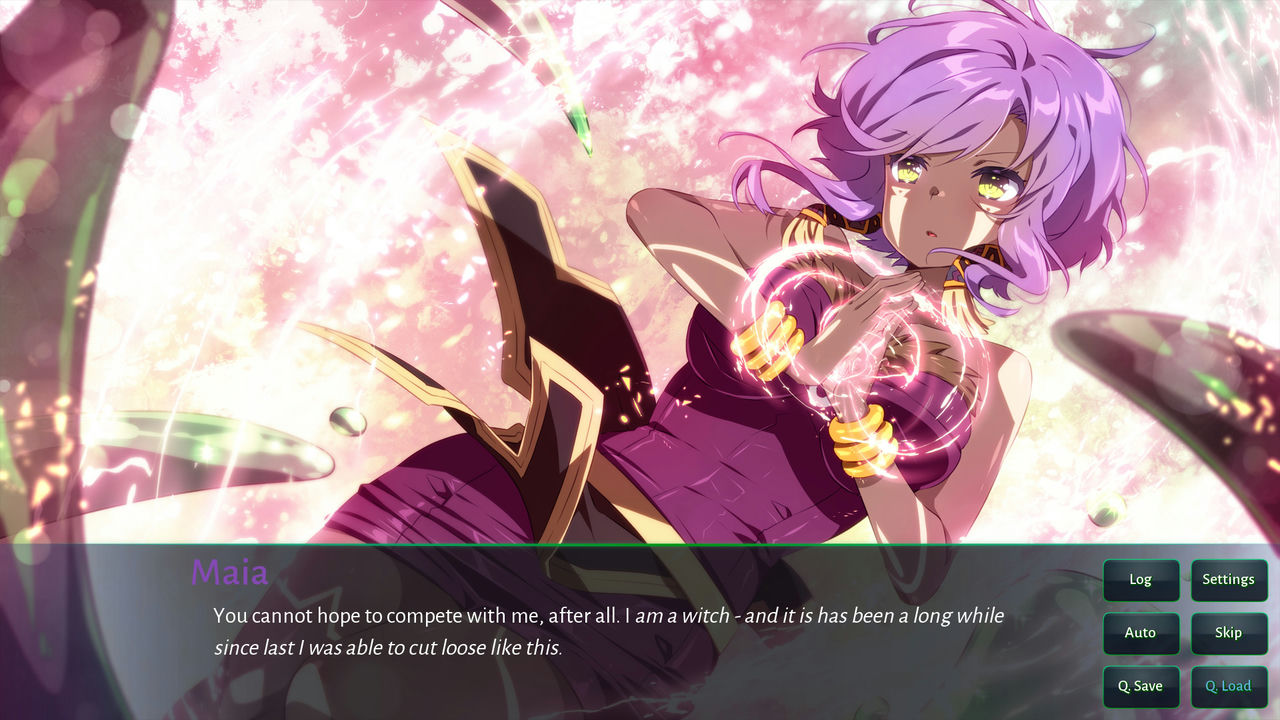Viewport: 1280px width, 720px height.
Task: Activate Skip mode to fast-forward text
Action: (x=1229, y=633)
